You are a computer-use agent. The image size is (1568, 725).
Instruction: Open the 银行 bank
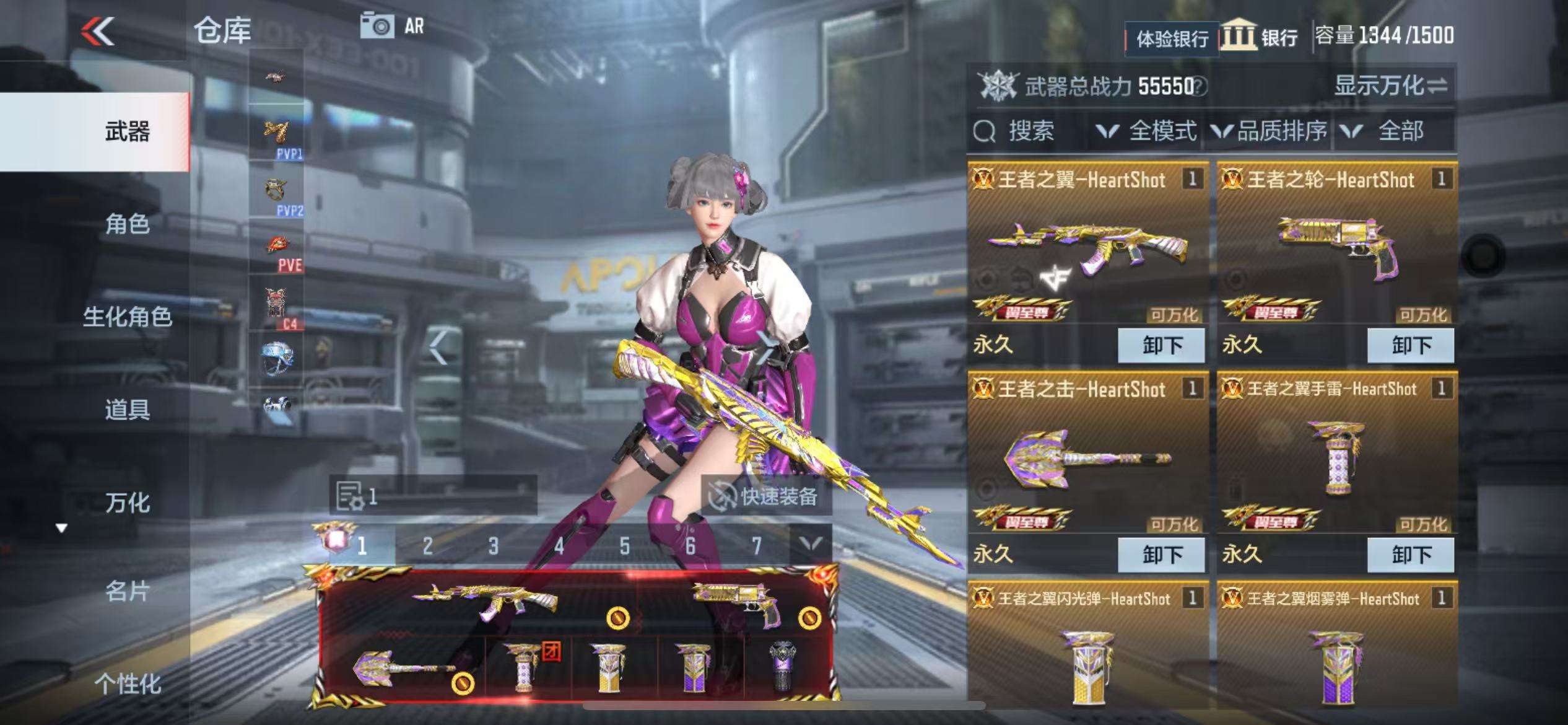pos(1261,36)
